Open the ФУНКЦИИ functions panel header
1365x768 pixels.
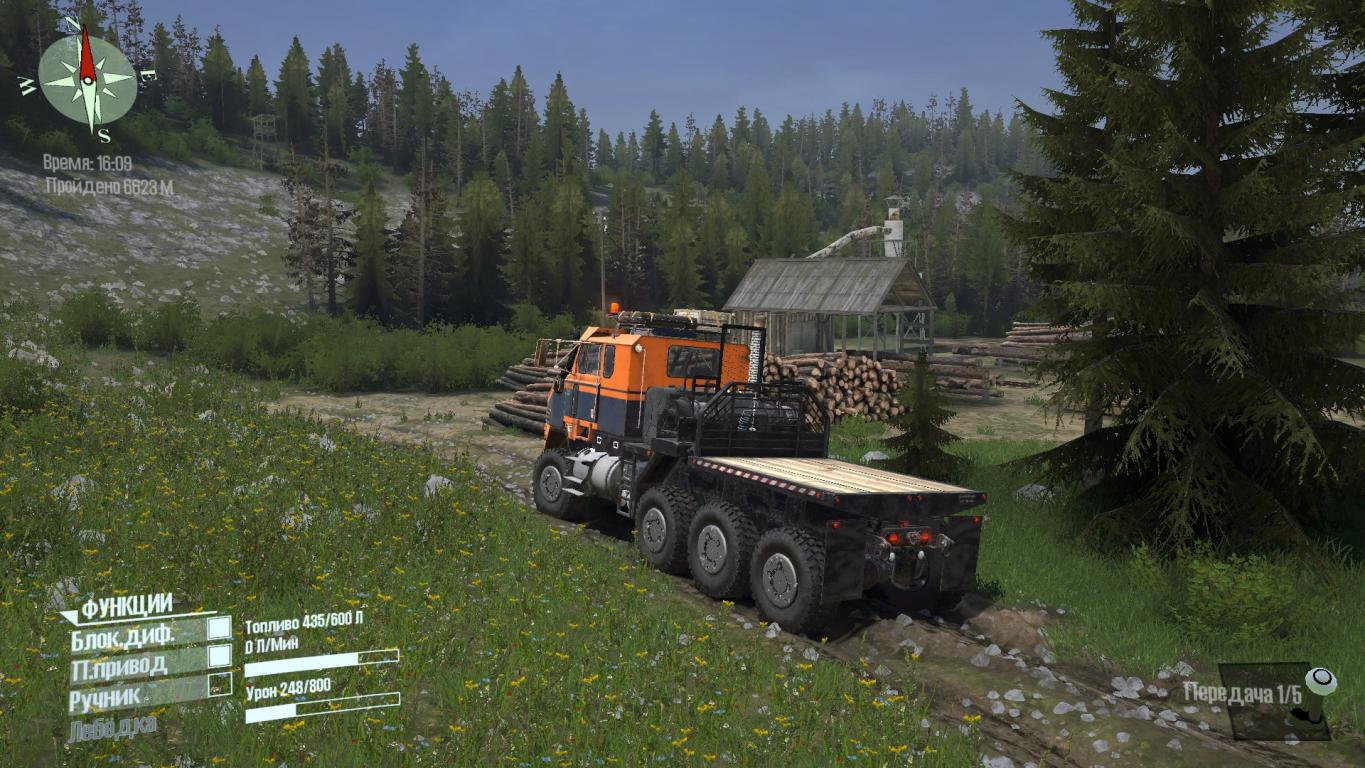pyautogui.click(x=127, y=606)
